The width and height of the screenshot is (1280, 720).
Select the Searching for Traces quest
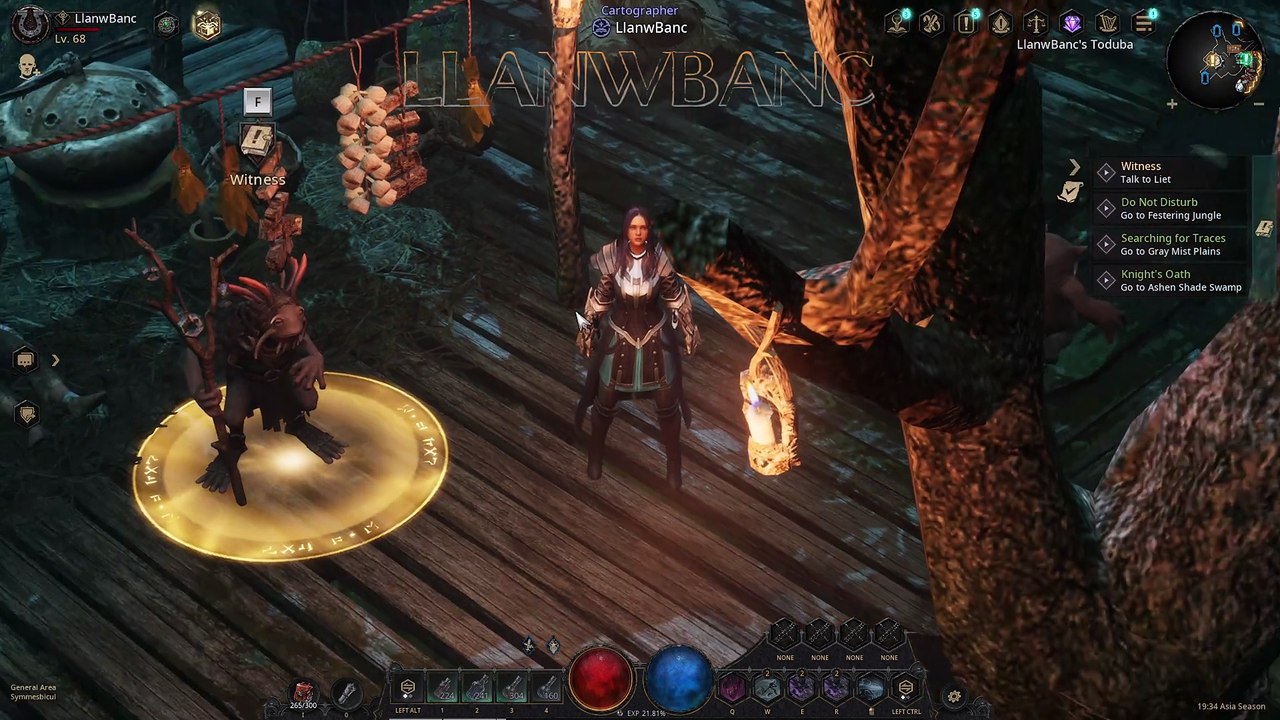coord(1172,244)
